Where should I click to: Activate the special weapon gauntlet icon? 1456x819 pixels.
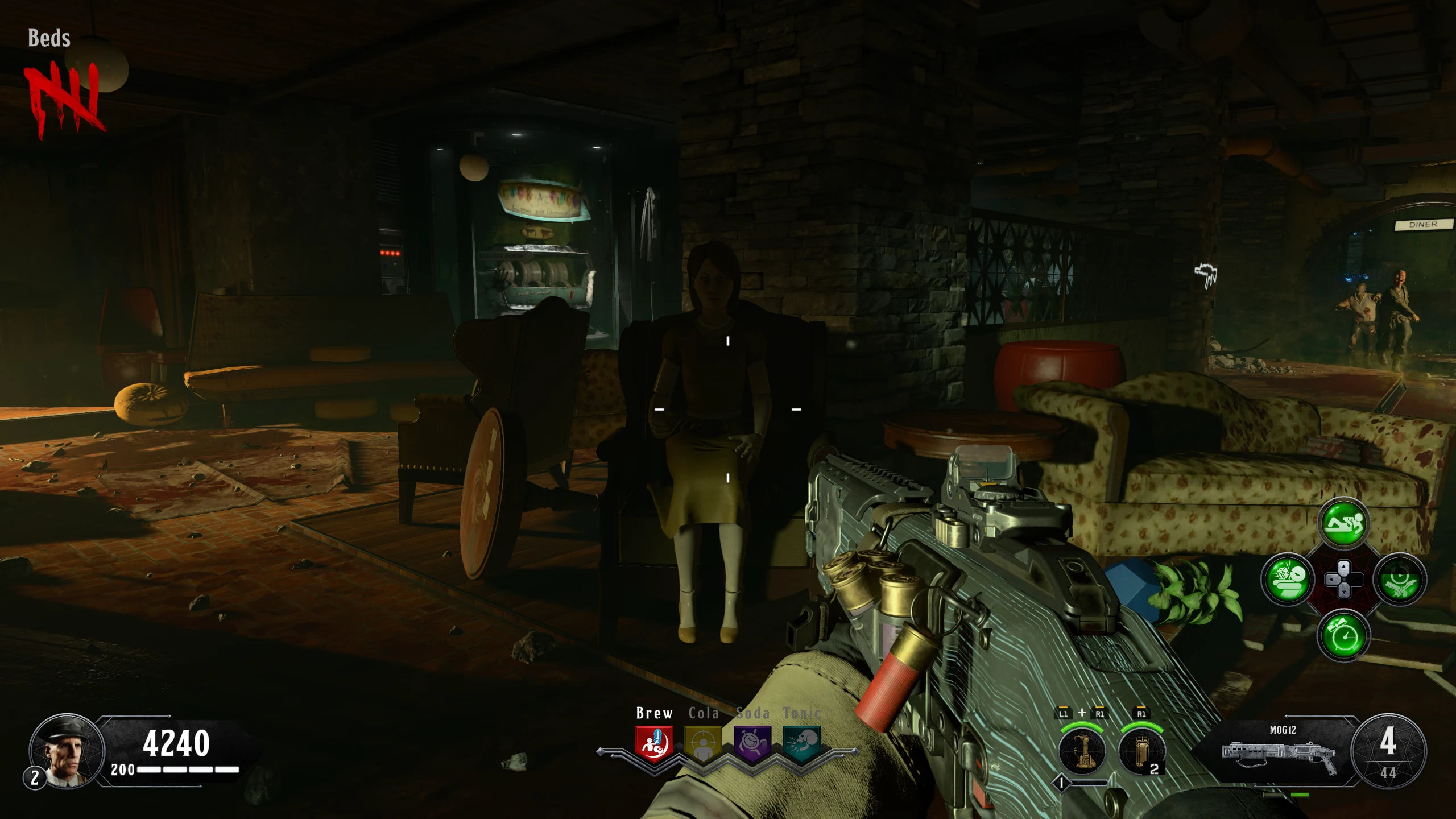pyautogui.click(x=1082, y=752)
